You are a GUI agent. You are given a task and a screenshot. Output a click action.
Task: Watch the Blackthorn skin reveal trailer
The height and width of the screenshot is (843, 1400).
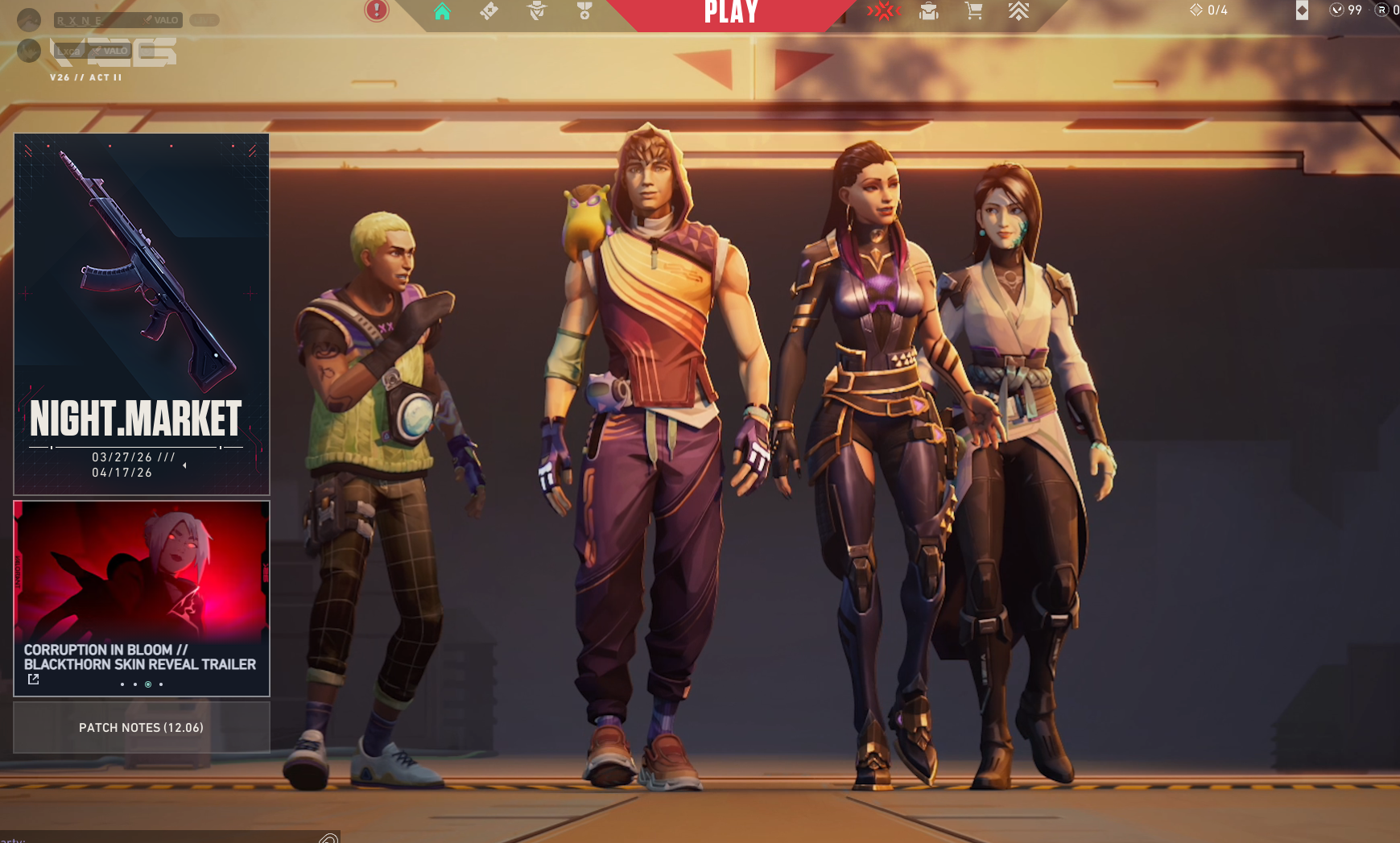pos(142,597)
